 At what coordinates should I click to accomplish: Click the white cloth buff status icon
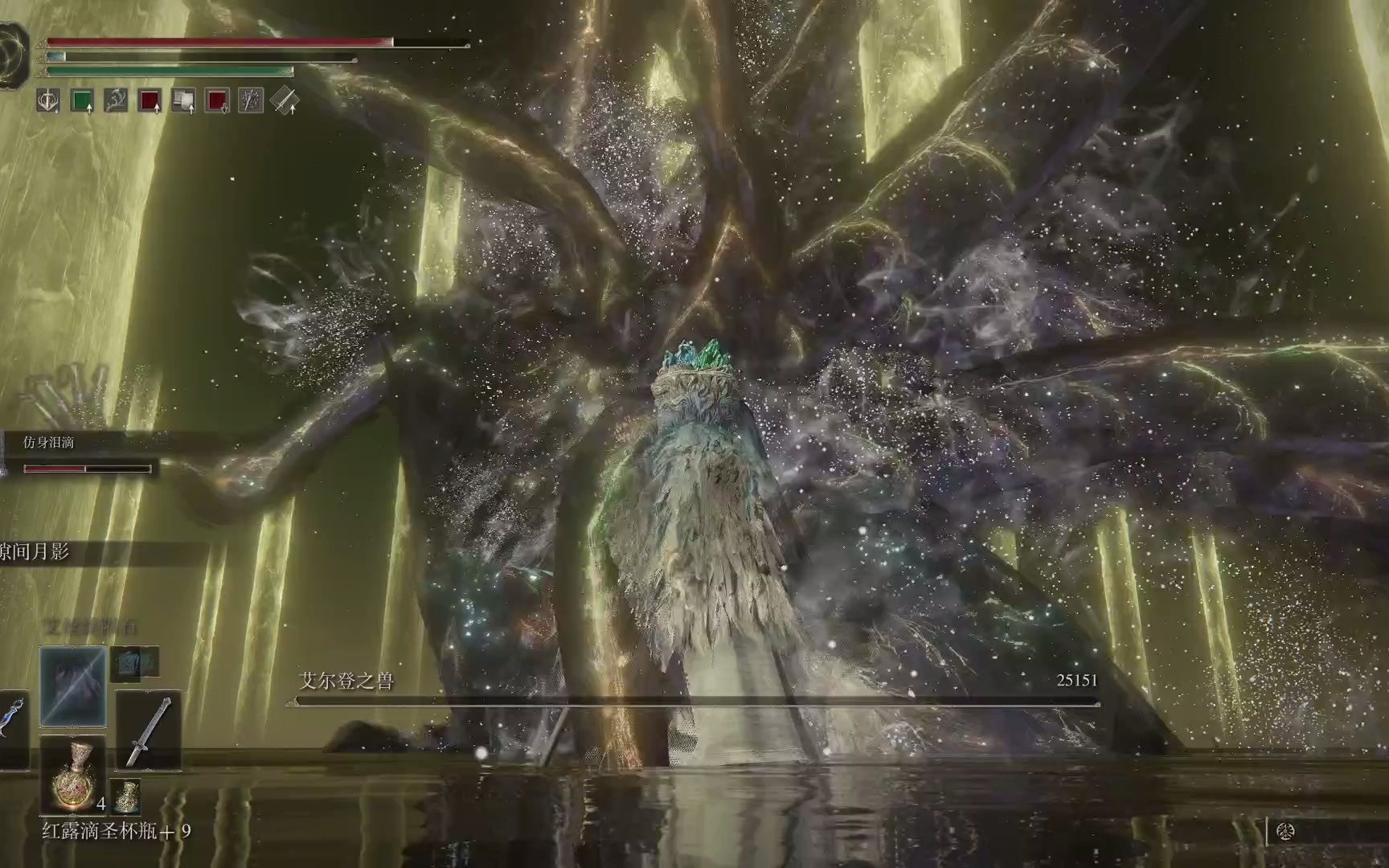tap(184, 101)
